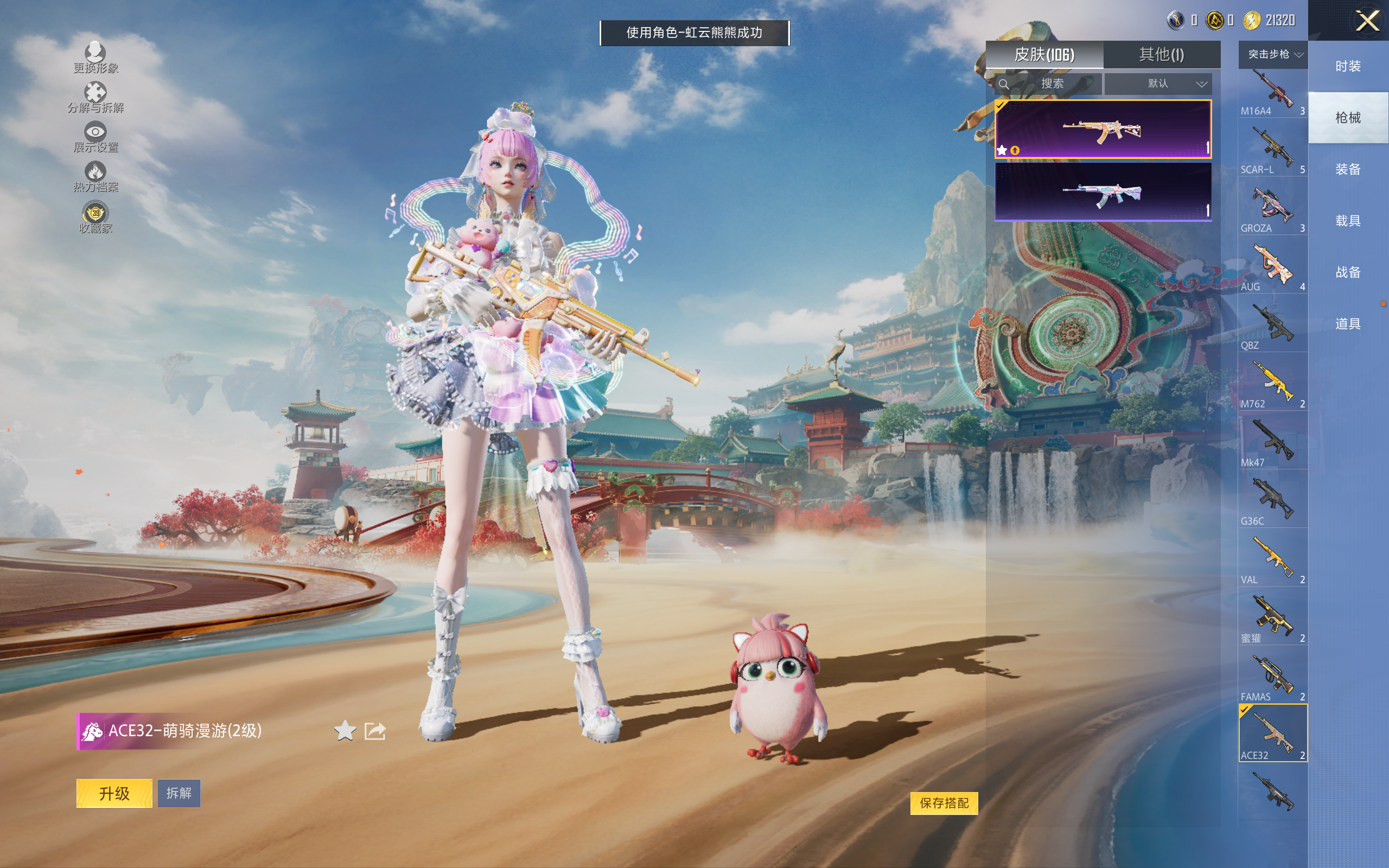
Task: Select the M762 weapon entry
Action: (1272, 386)
